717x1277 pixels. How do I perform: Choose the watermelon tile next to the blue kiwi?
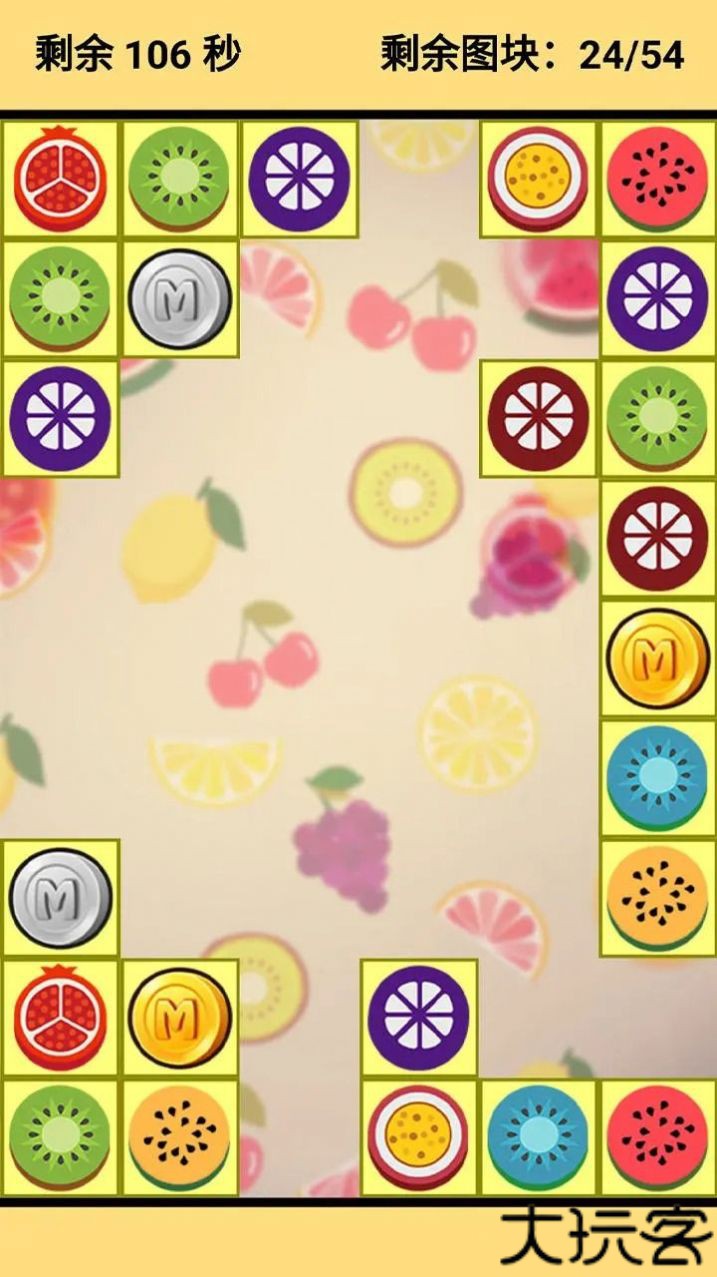click(657, 1138)
